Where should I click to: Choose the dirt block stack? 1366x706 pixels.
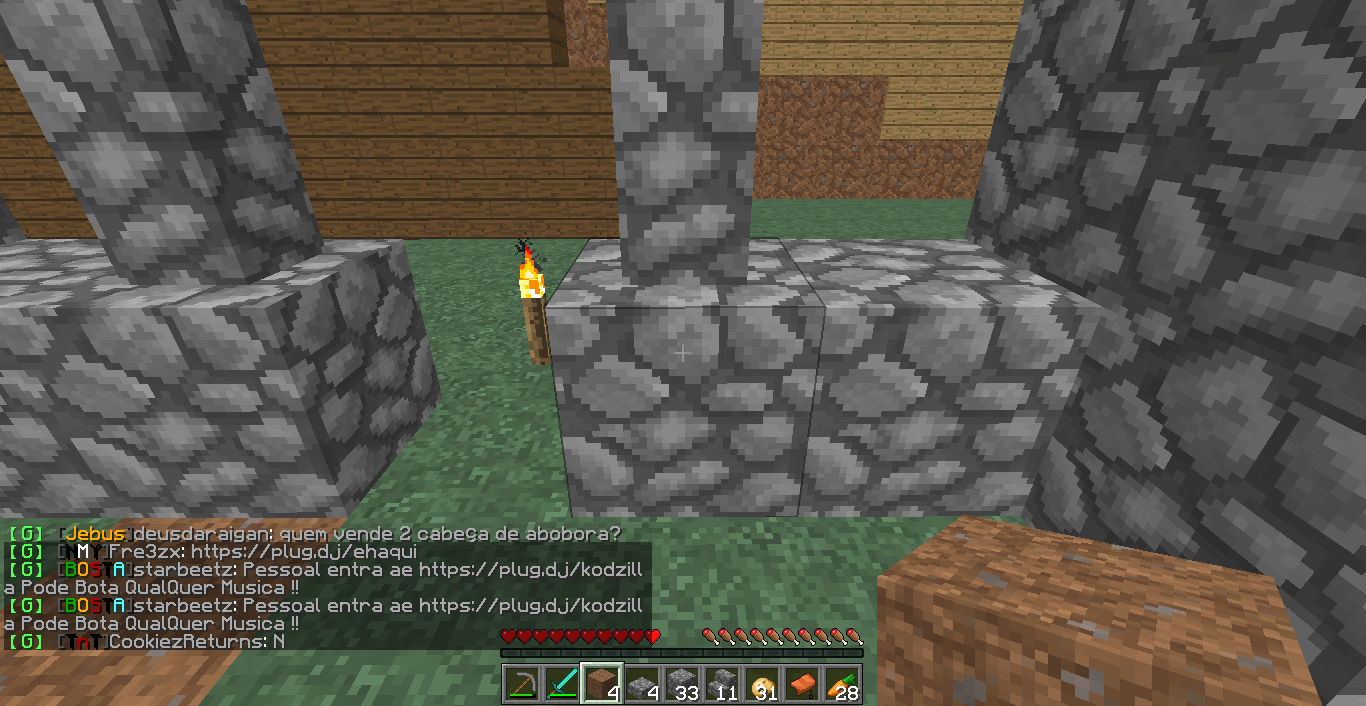coord(602,685)
